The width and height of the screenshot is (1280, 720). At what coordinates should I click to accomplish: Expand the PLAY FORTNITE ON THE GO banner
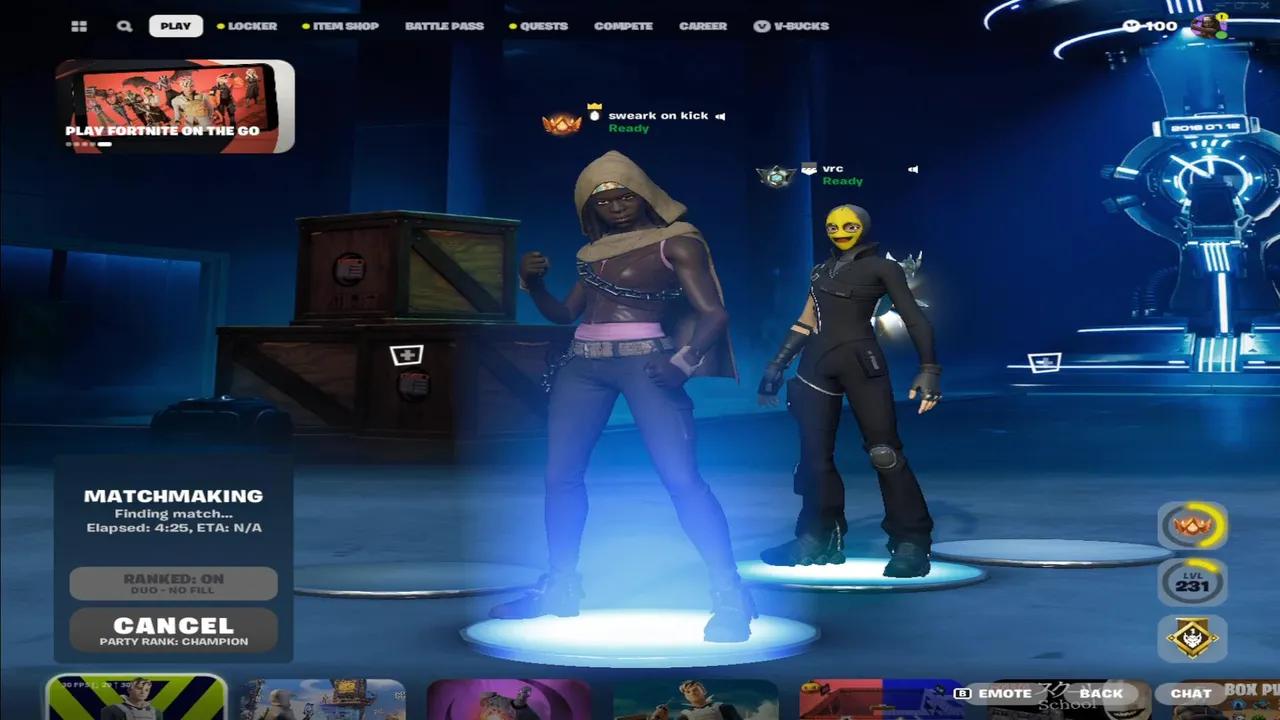[175, 105]
